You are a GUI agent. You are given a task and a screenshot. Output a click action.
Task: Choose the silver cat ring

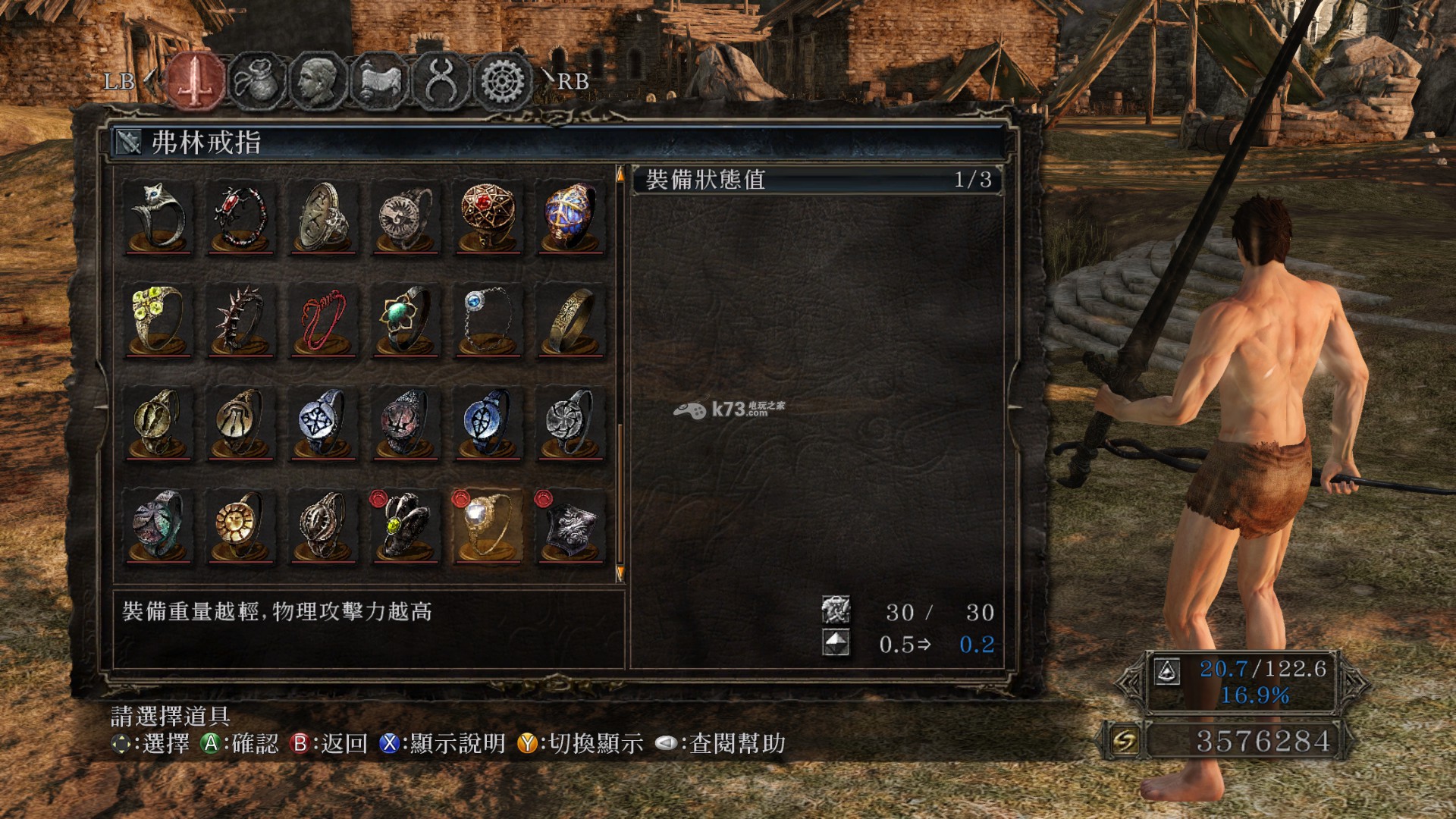pos(158,218)
